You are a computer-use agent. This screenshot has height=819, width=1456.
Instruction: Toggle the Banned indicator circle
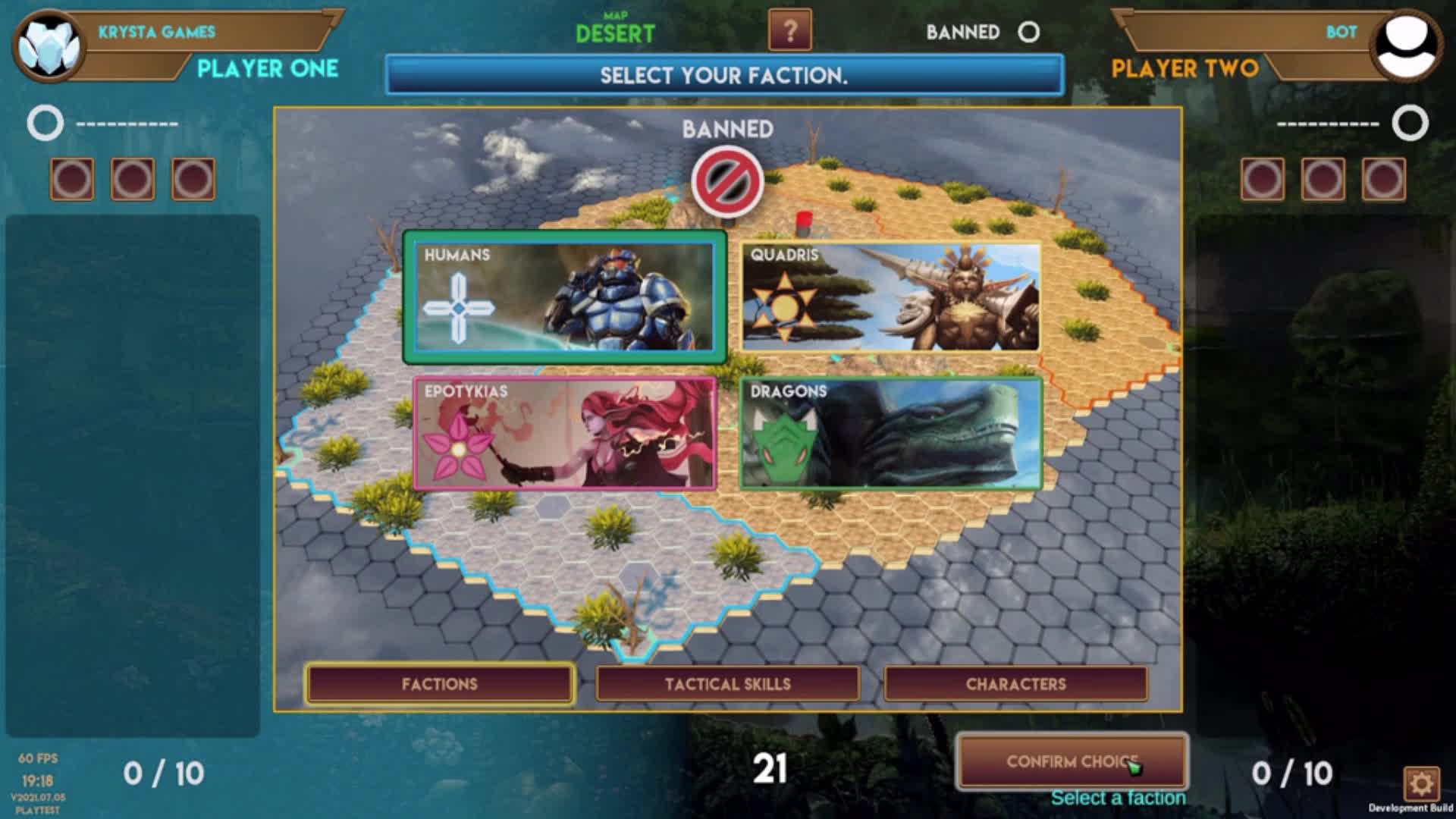click(1029, 33)
